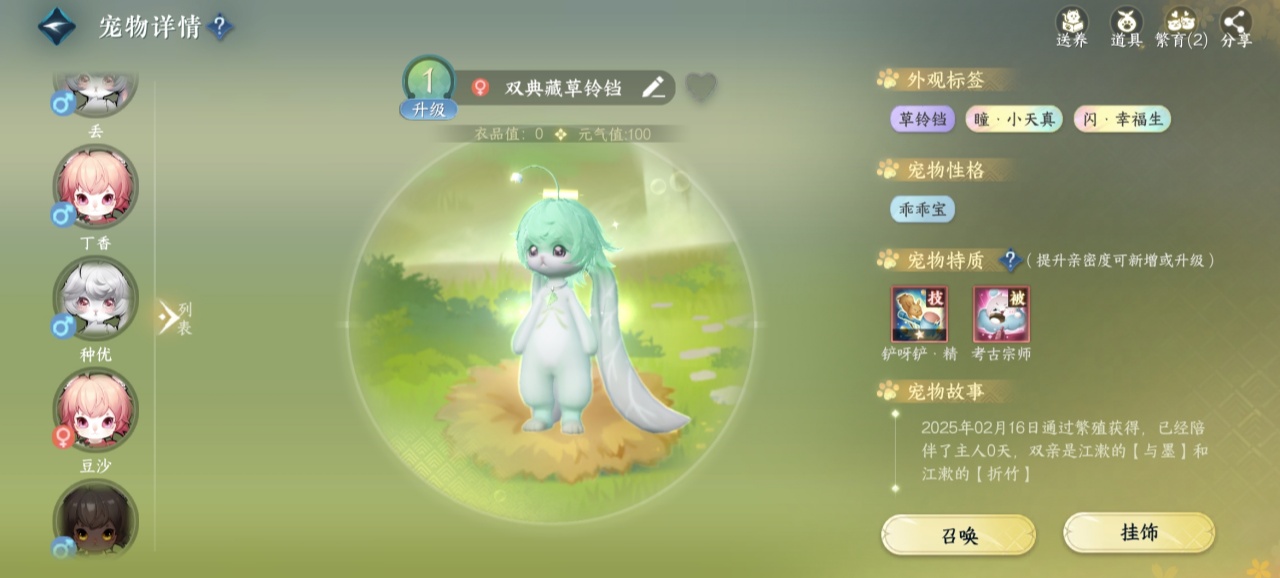
Task: Choose pet 豆沙 from the list
Action: pyautogui.click(x=95, y=410)
